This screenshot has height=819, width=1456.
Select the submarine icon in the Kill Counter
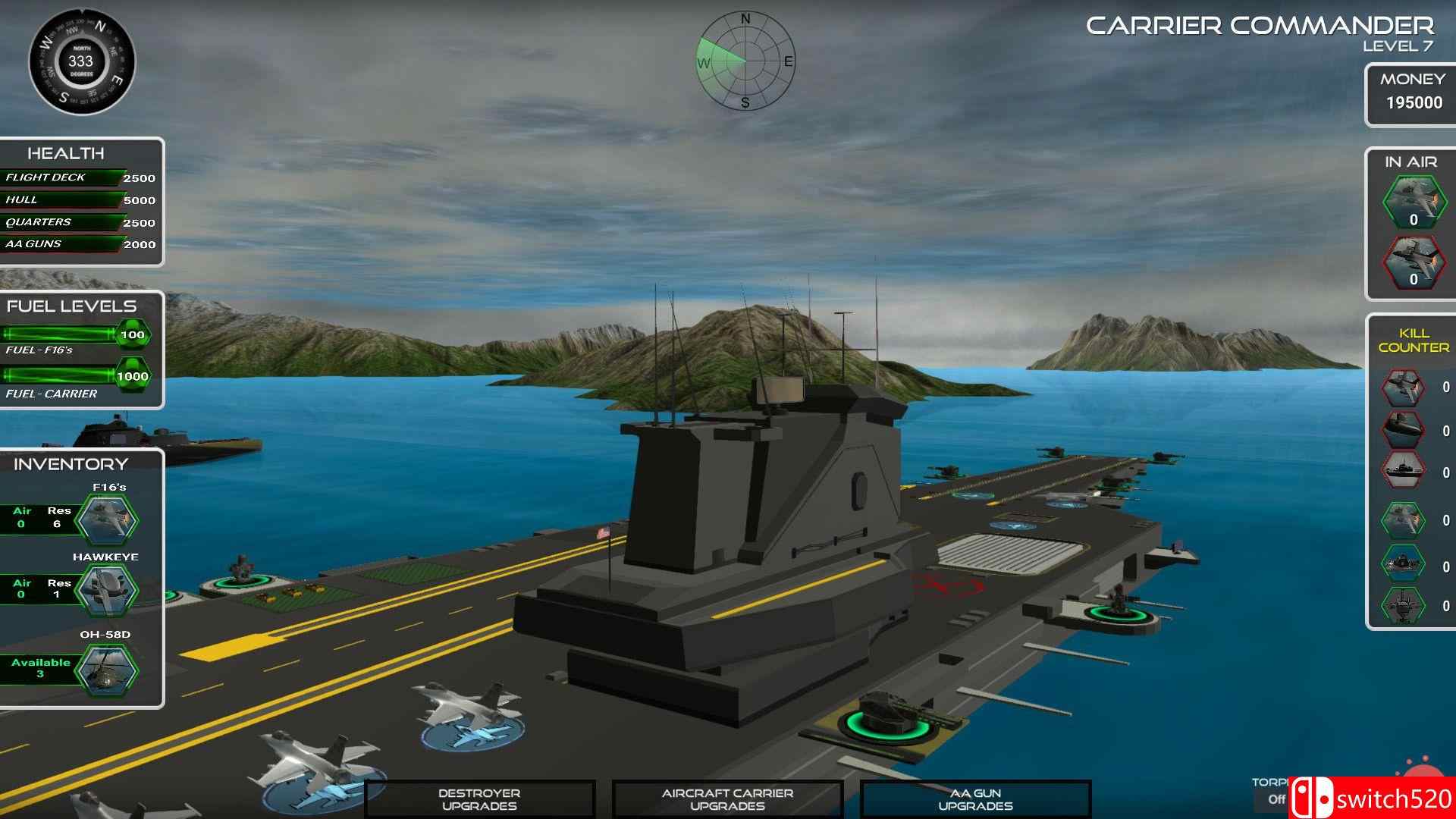[x=1402, y=429]
